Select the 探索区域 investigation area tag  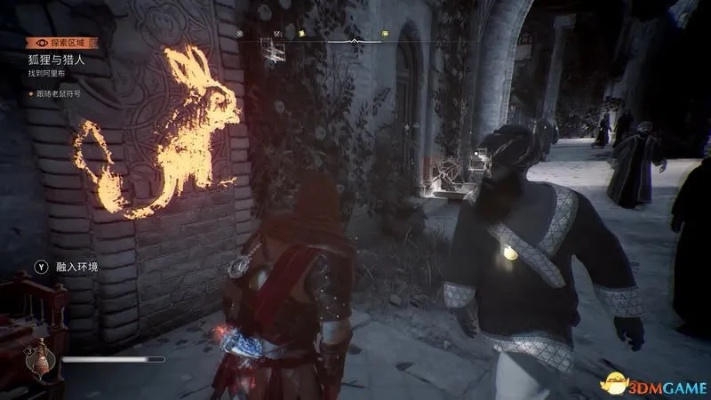click(x=59, y=43)
